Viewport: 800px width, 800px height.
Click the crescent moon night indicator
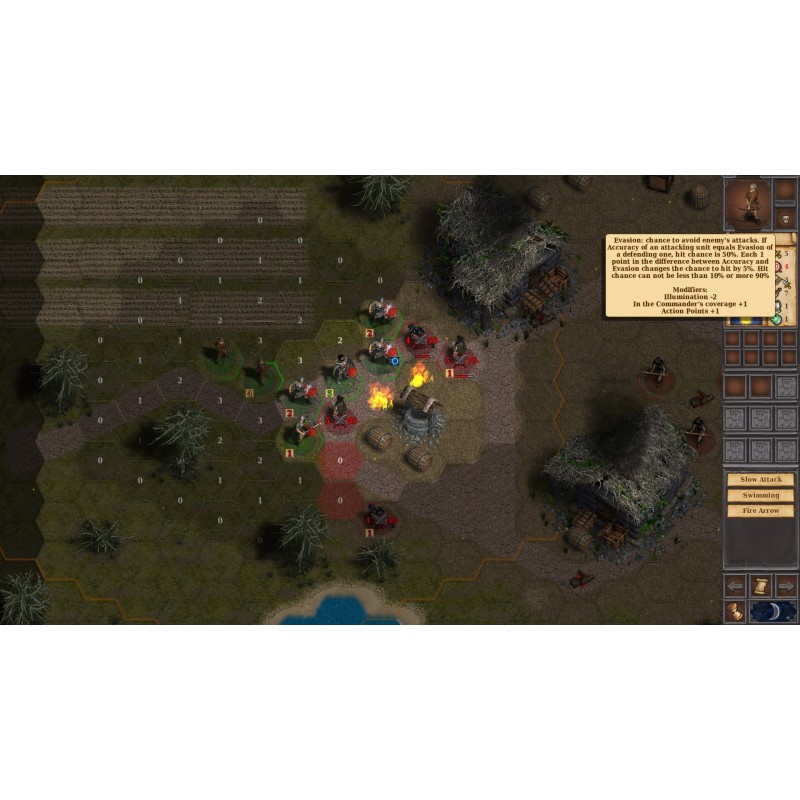pyautogui.click(x=773, y=611)
